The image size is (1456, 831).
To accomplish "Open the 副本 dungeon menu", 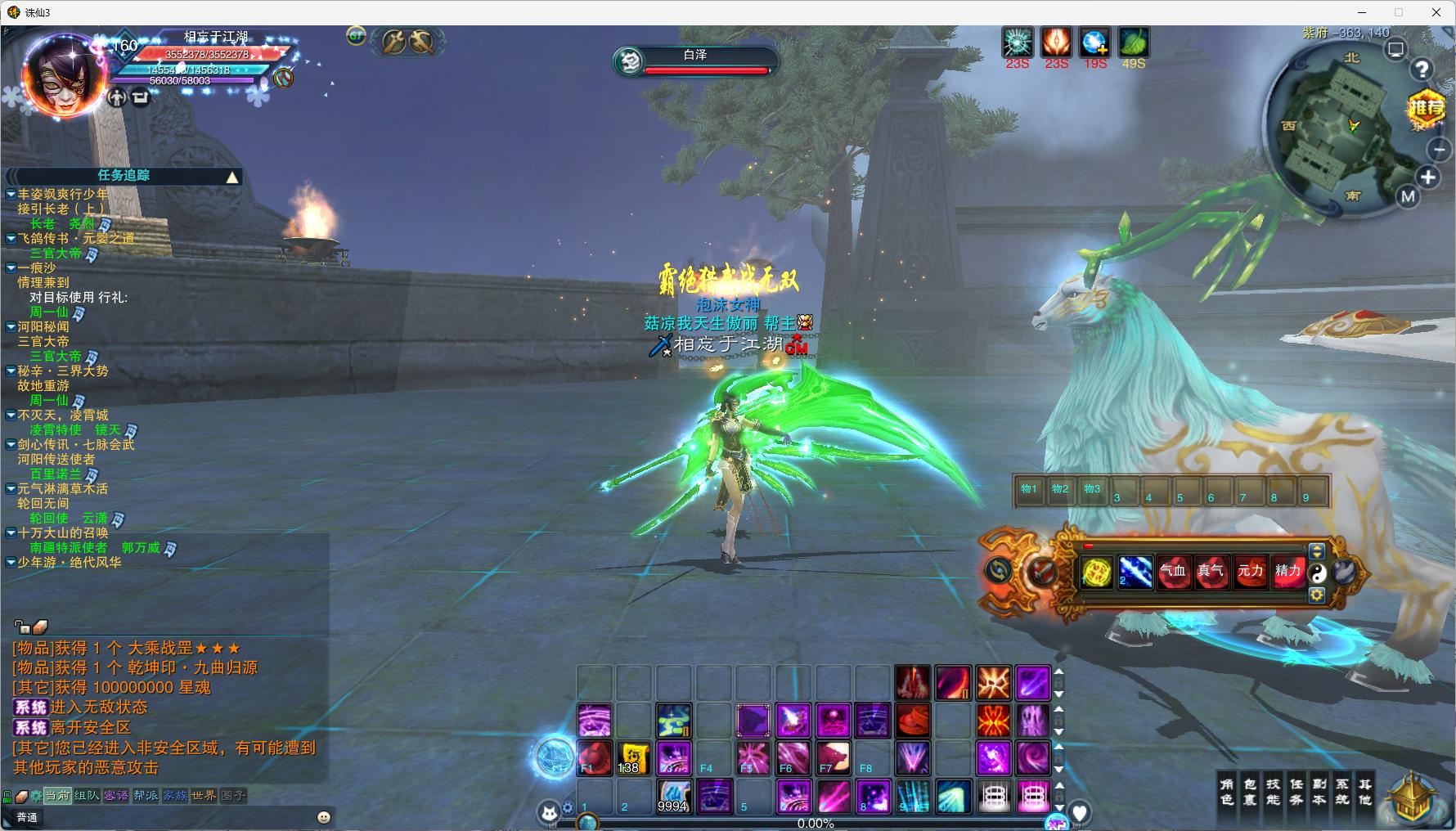I will (1319, 792).
